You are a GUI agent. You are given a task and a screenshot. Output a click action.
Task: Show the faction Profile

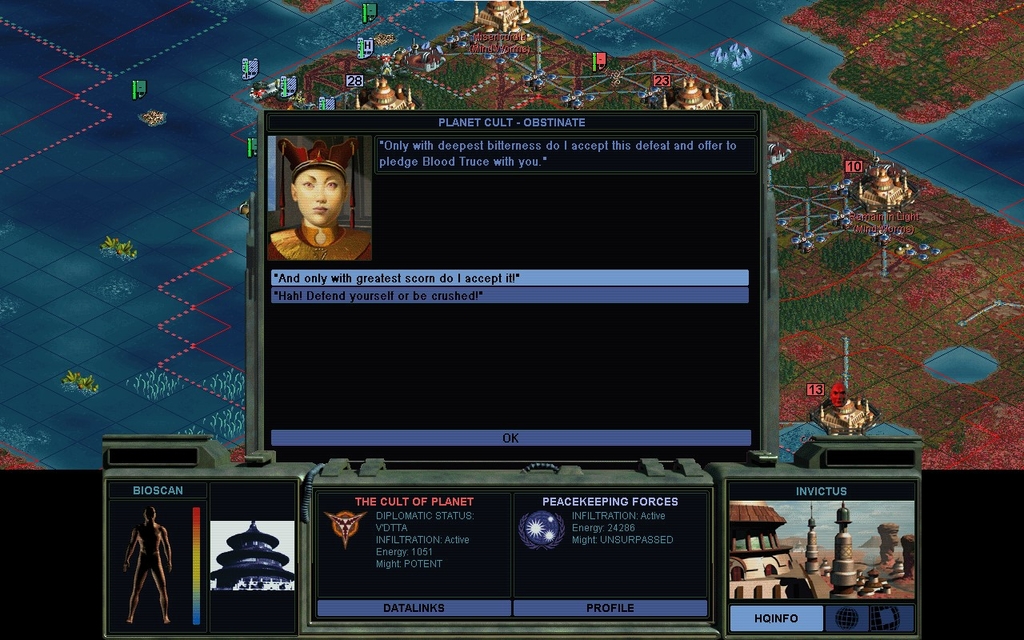(610, 608)
